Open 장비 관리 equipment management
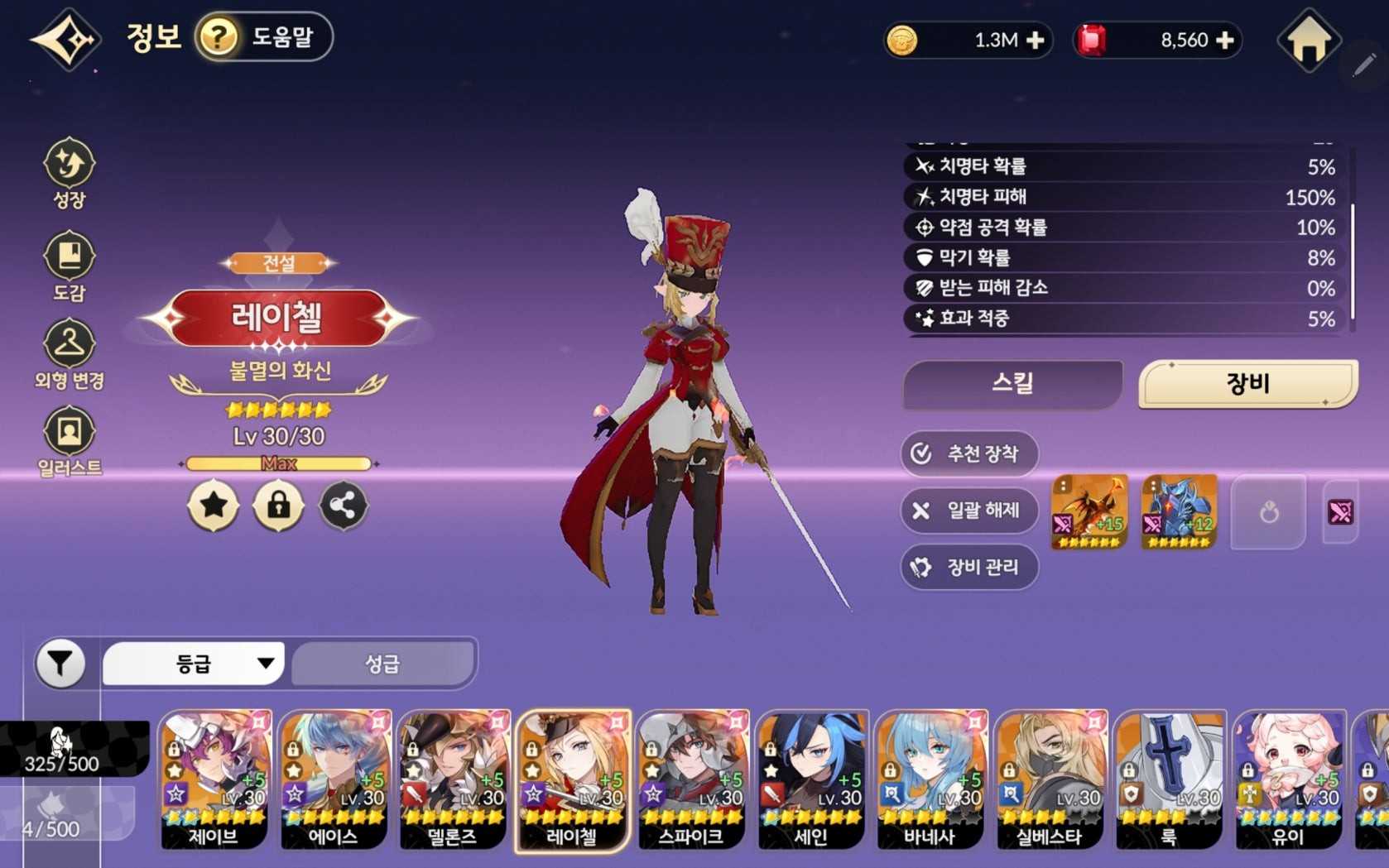The image size is (1389, 868). (x=968, y=567)
